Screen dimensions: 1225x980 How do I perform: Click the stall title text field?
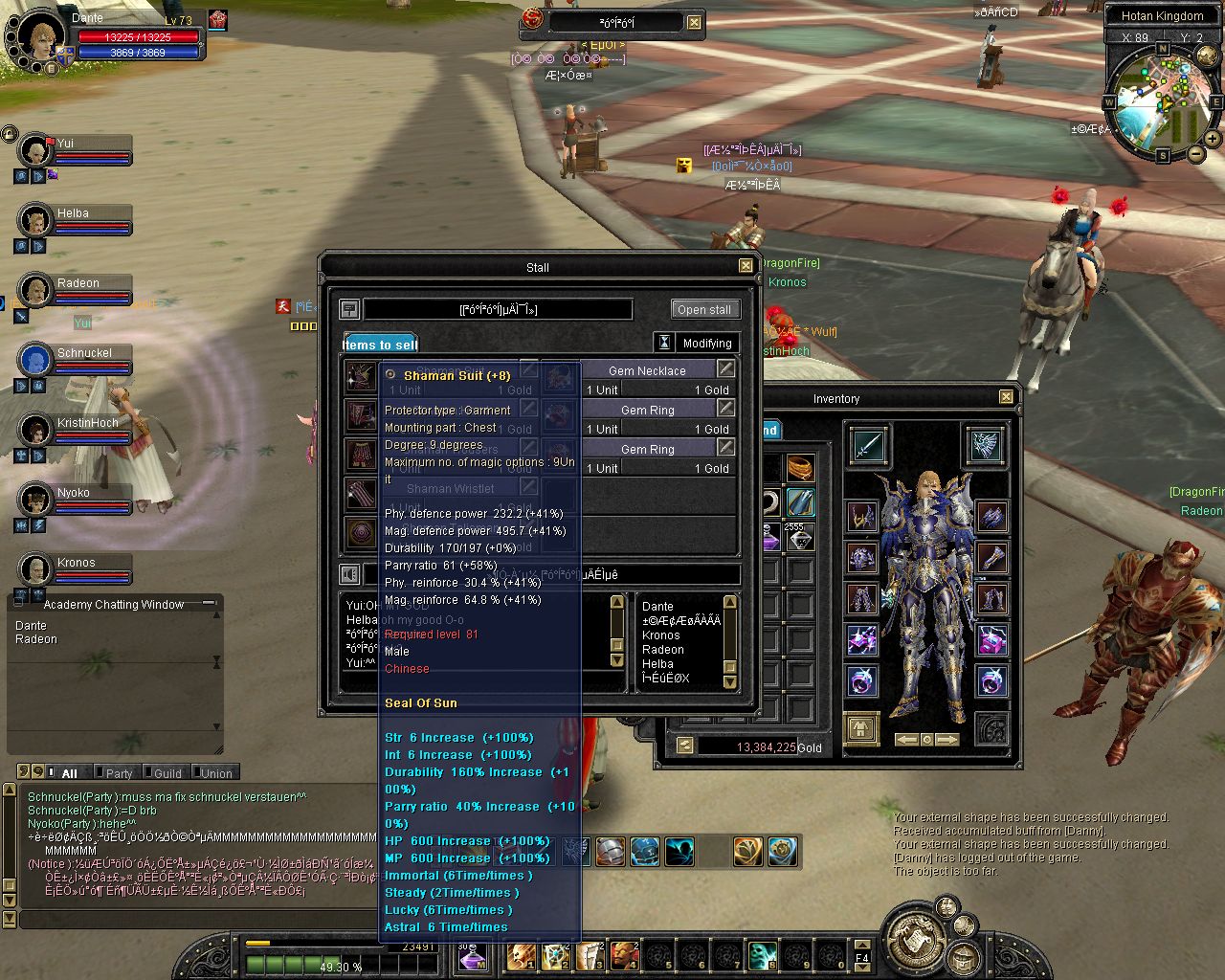498,309
